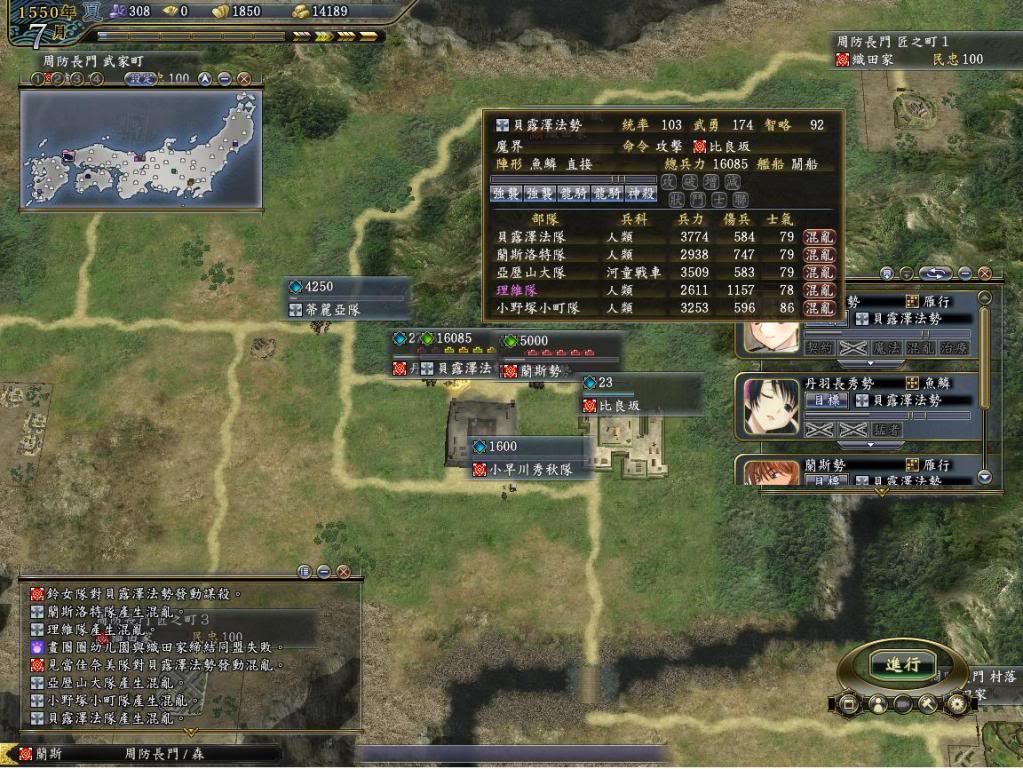The width and height of the screenshot is (1023, 769).
Task: Click the 神殺 tactic button
Action: [x=640, y=193]
